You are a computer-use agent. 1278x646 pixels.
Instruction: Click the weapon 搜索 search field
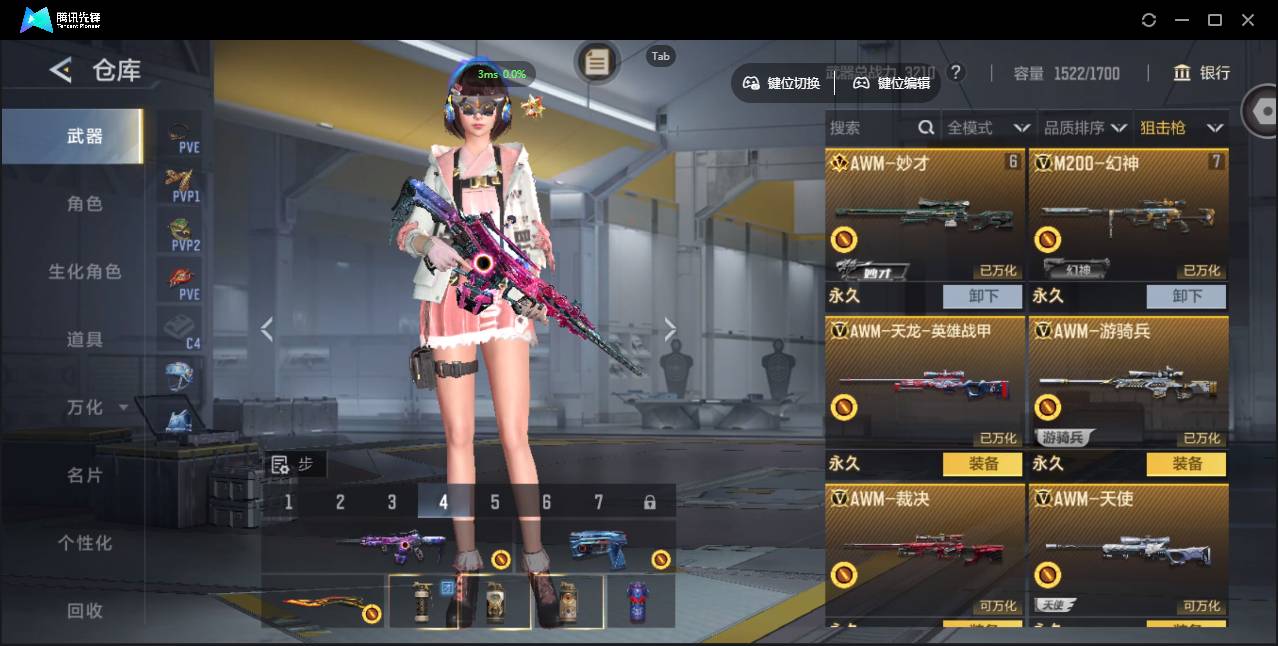coord(870,128)
